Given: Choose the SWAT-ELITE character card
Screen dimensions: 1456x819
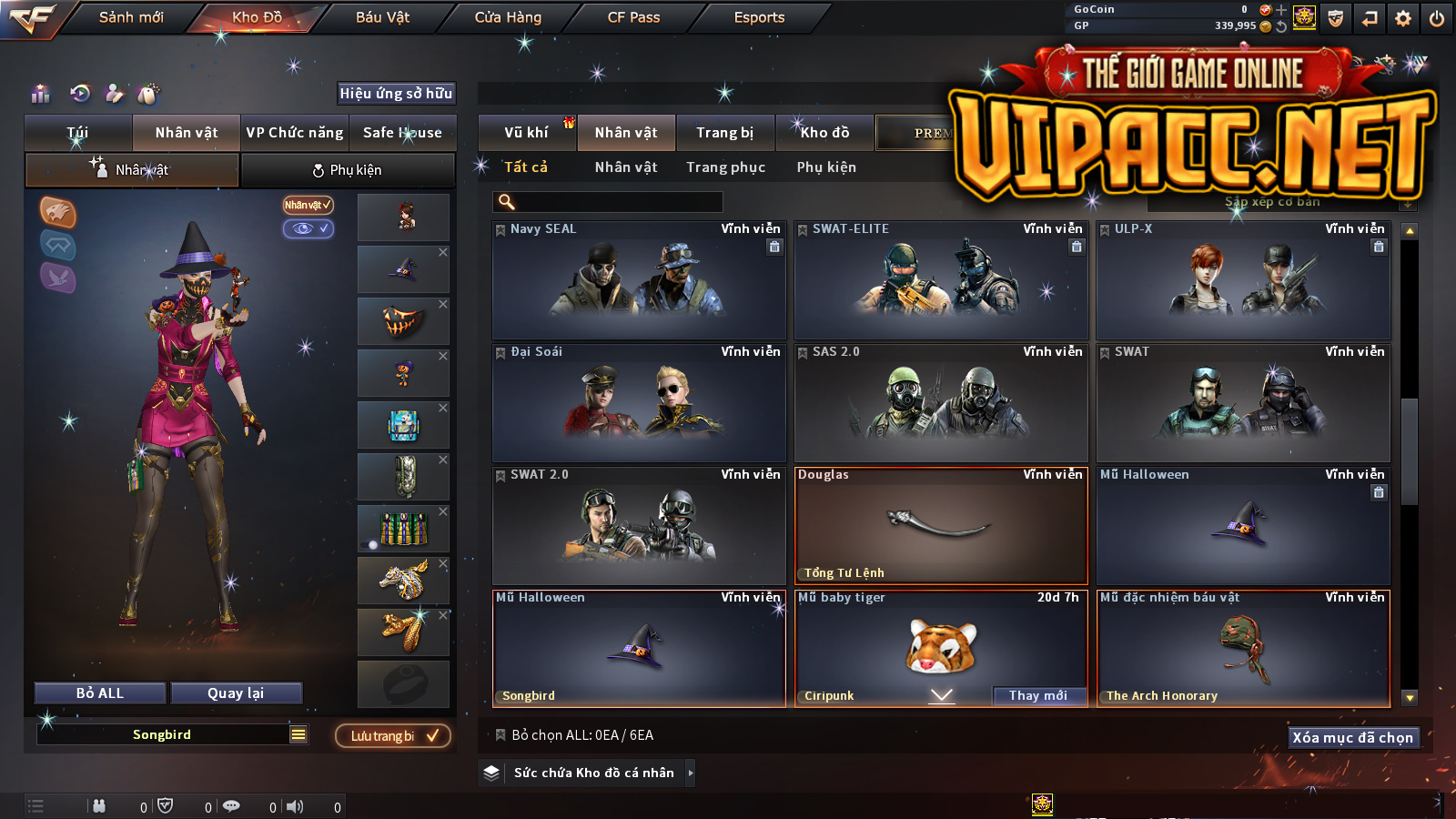Looking at the screenshot, I should tap(941, 282).
